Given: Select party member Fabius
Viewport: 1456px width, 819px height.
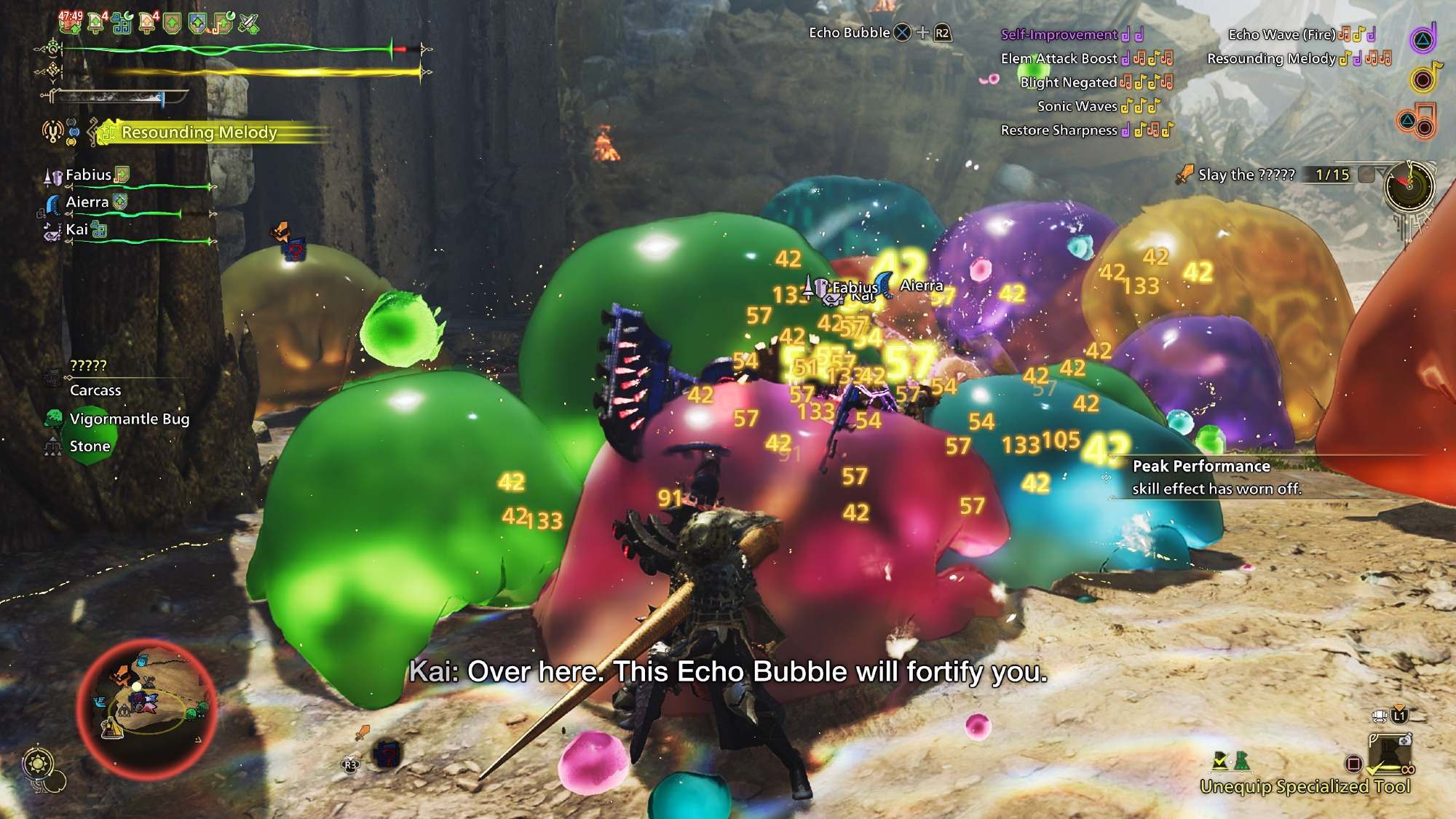Looking at the screenshot, I should click(x=88, y=175).
